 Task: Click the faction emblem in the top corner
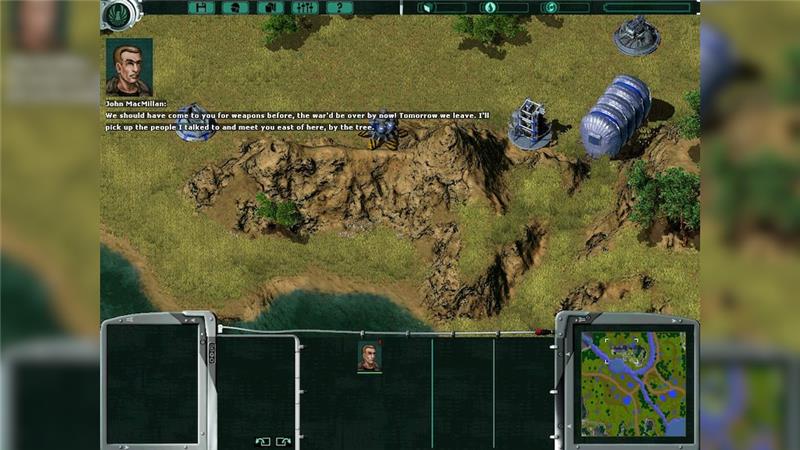(119, 13)
